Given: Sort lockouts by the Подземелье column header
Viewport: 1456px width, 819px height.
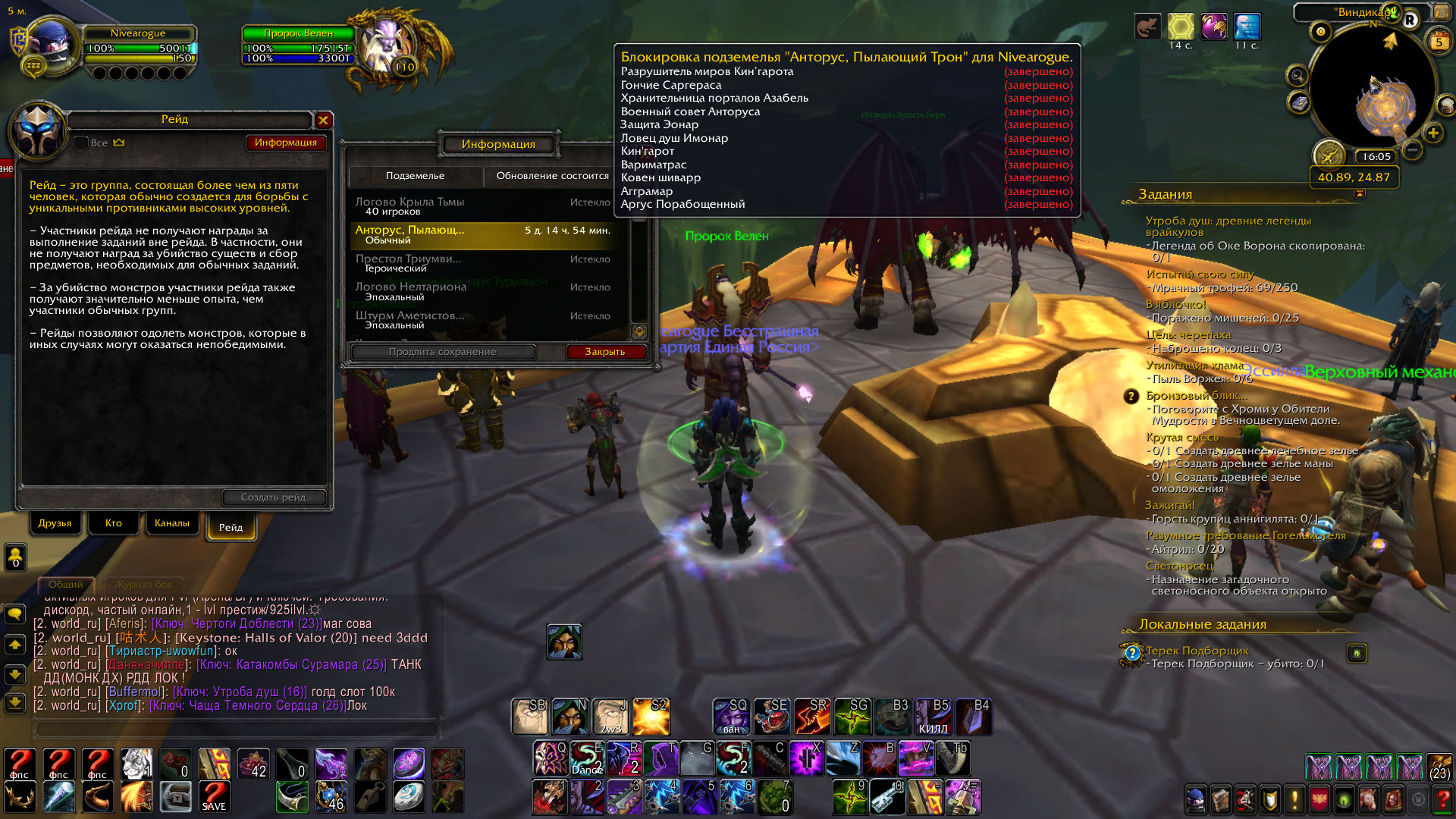Looking at the screenshot, I should pos(416,176).
